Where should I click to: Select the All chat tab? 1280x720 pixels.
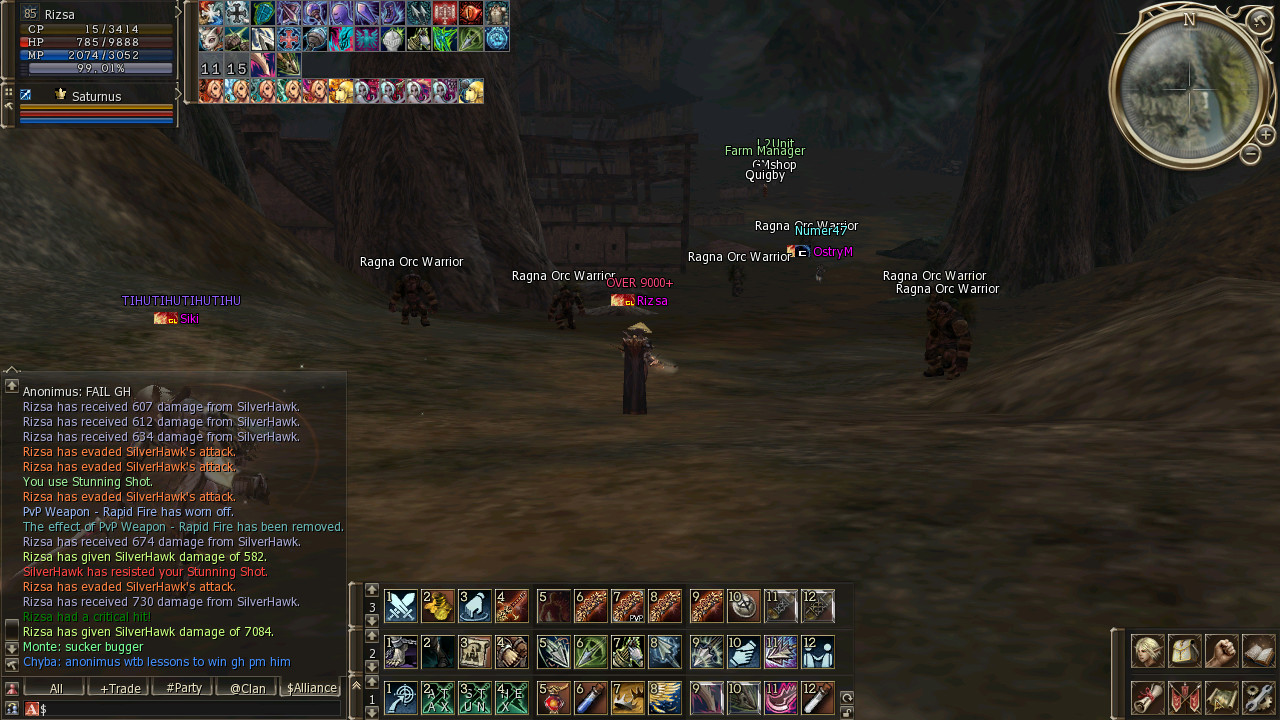pyautogui.click(x=55, y=688)
